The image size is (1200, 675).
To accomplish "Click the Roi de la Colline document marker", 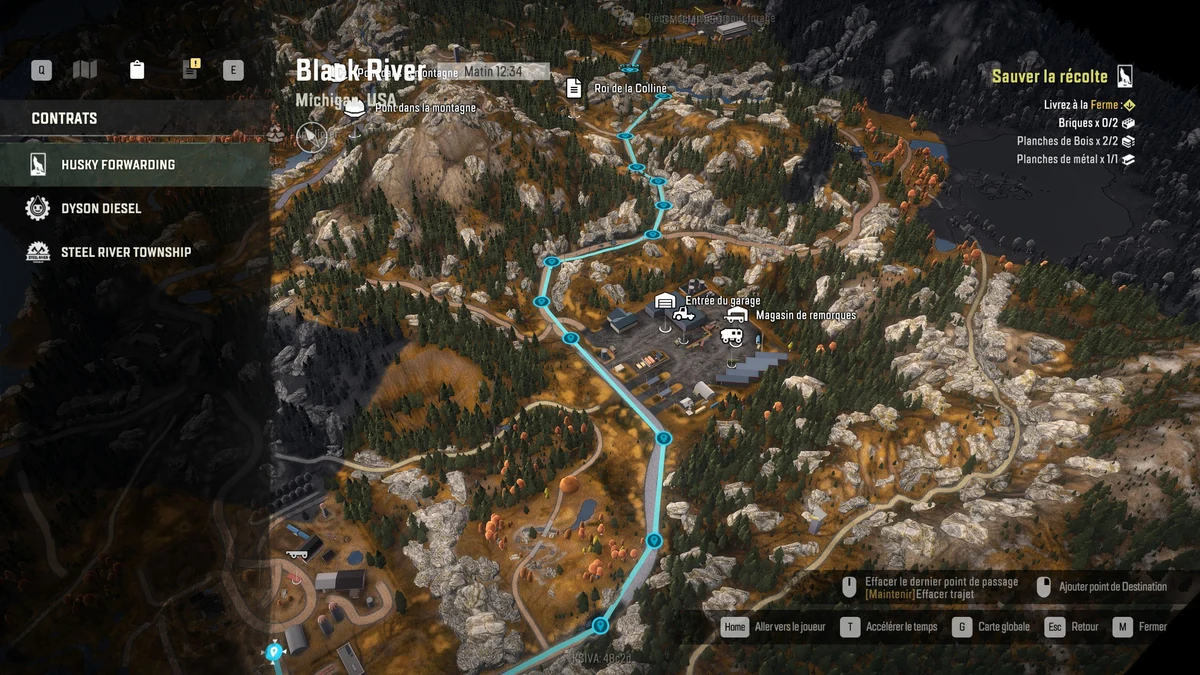I will coord(574,89).
